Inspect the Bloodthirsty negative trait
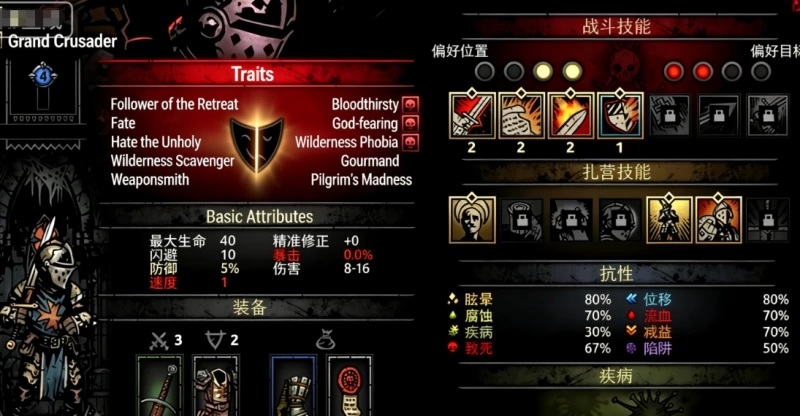 [364, 104]
